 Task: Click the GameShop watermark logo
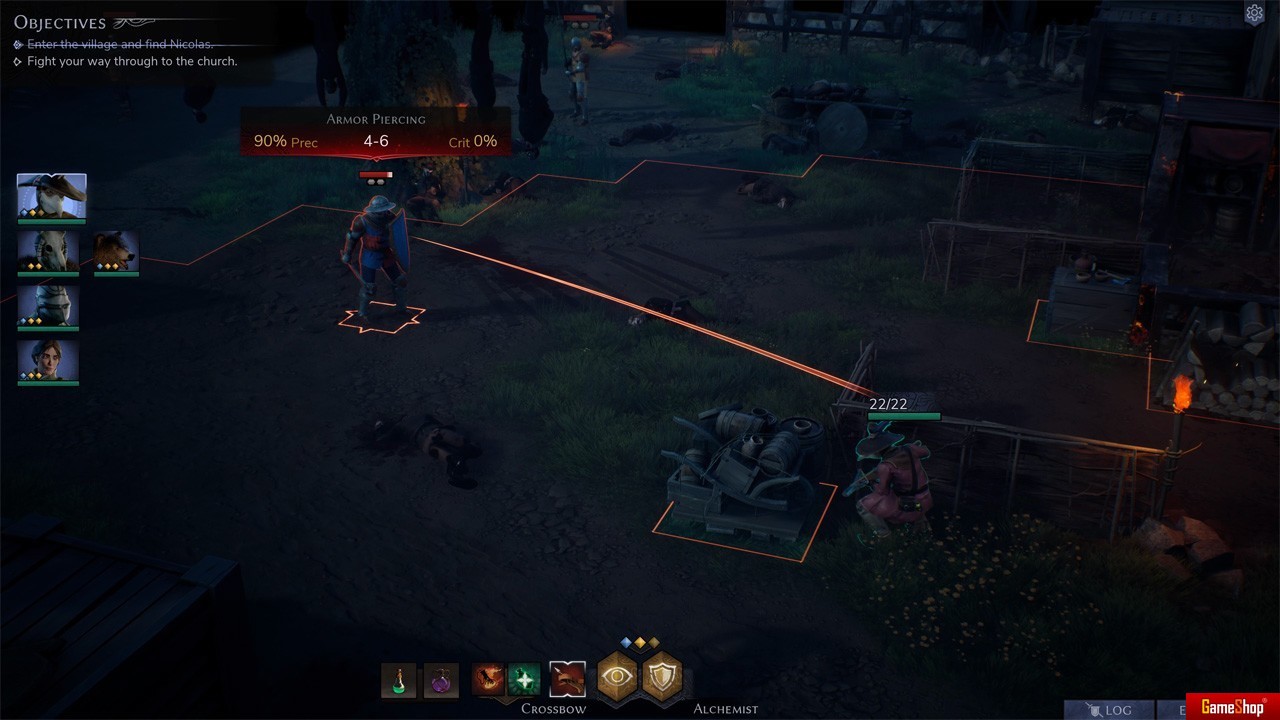[x=1231, y=706]
